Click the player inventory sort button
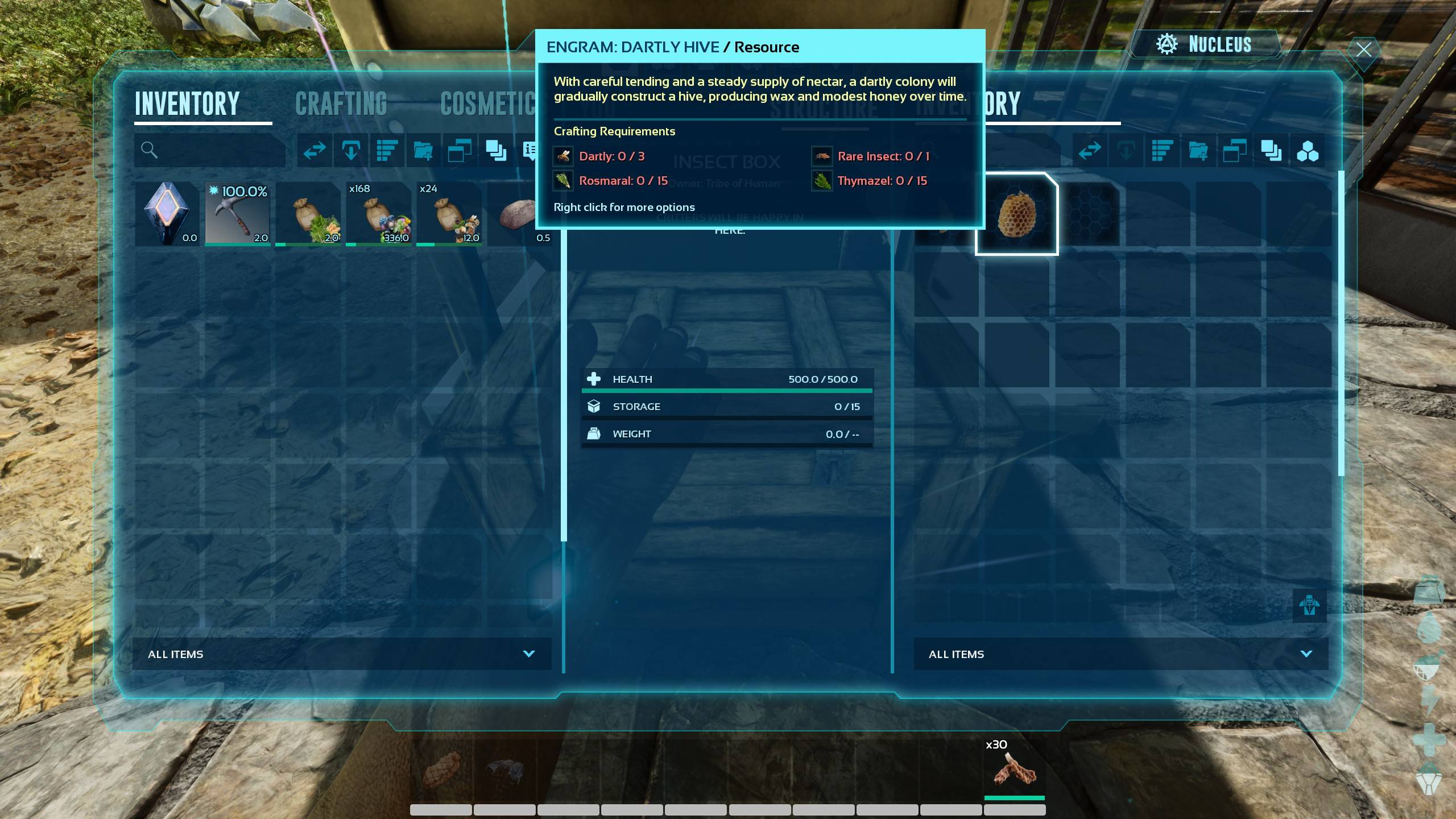 coord(387,151)
